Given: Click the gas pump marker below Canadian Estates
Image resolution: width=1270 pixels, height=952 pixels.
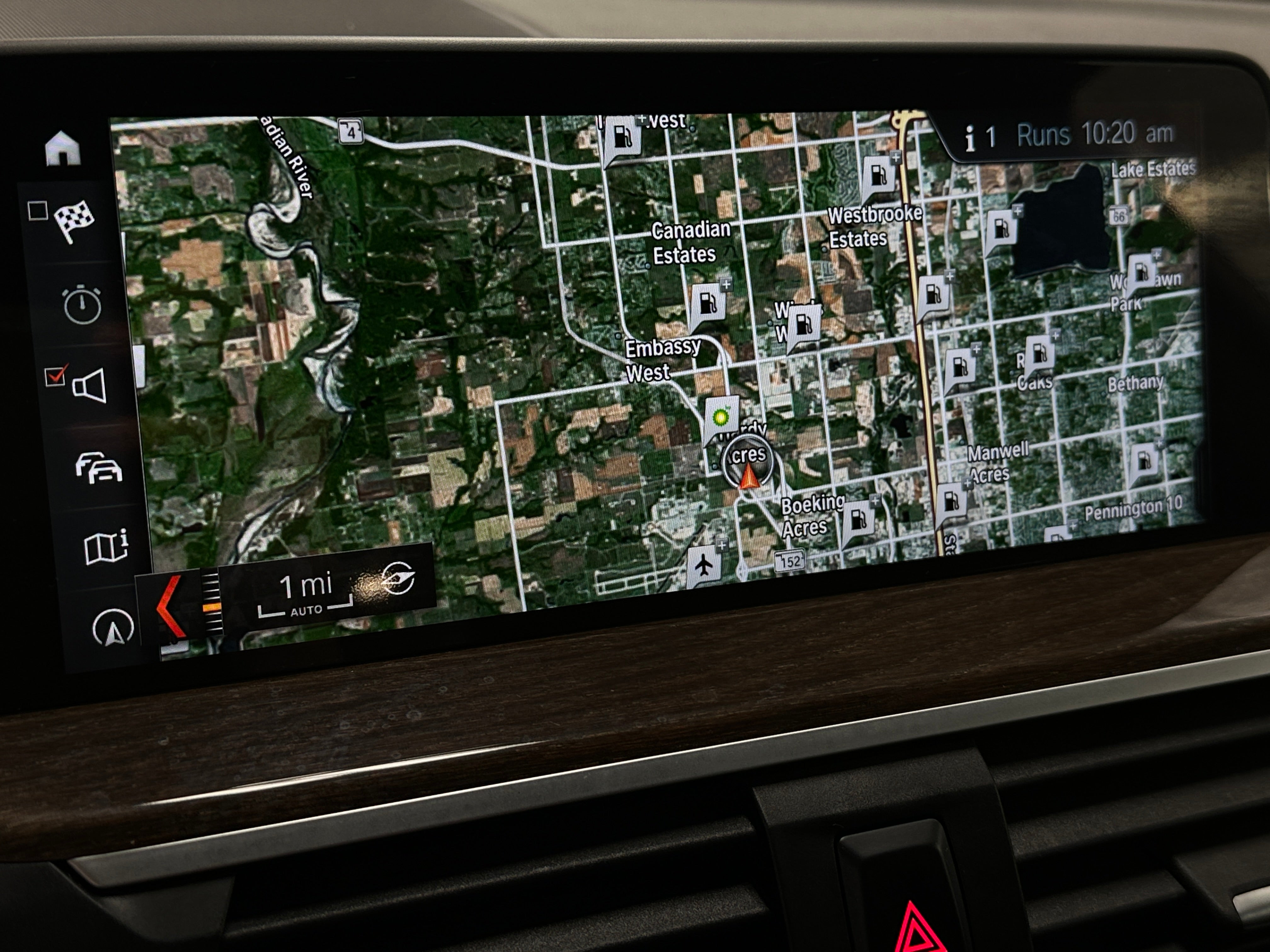Looking at the screenshot, I should [x=707, y=304].
